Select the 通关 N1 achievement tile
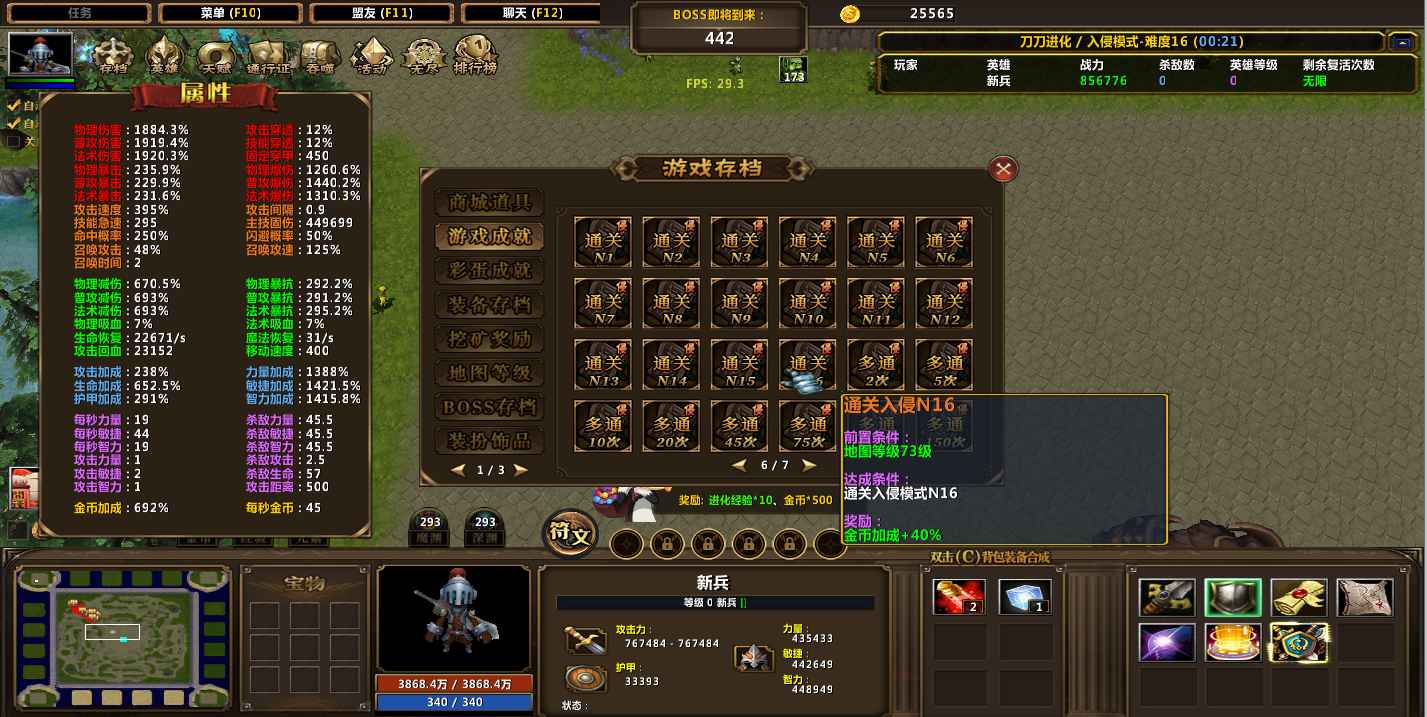The height and width of the screenshot is (717, 1427). pyautogui.click(x=603, y=242)
